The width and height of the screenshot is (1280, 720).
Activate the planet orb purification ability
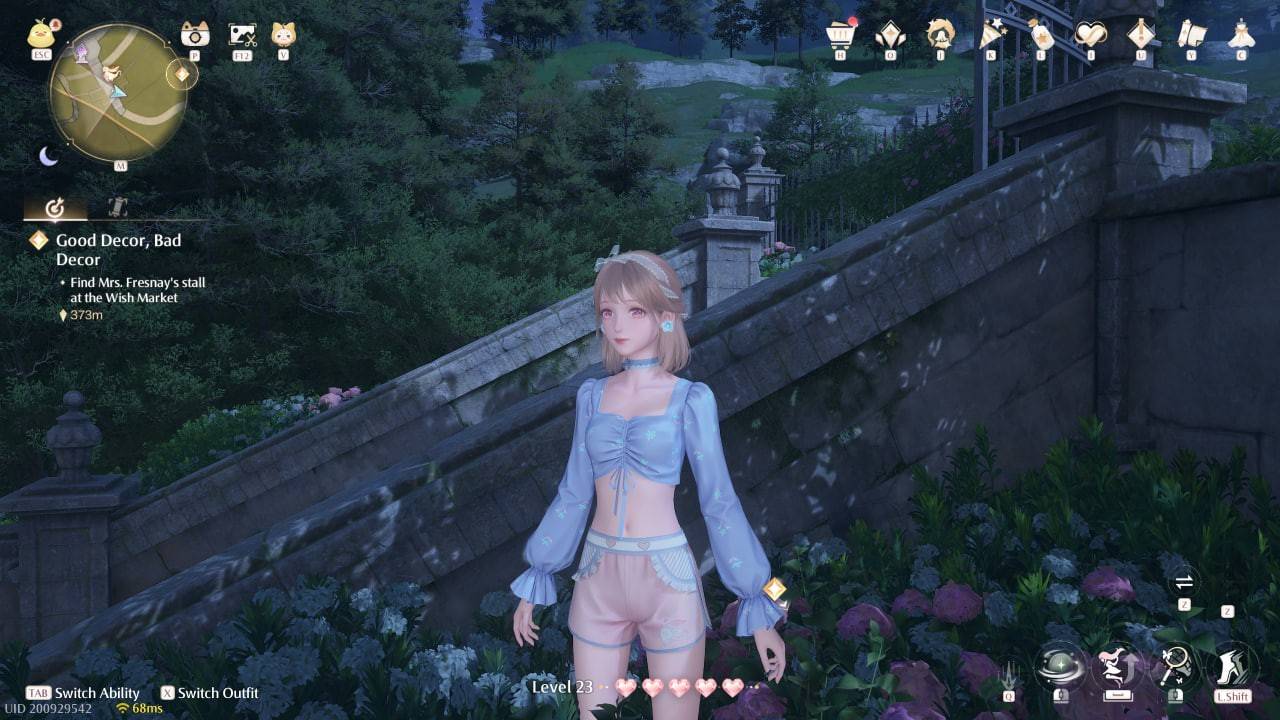[1062, 666]
